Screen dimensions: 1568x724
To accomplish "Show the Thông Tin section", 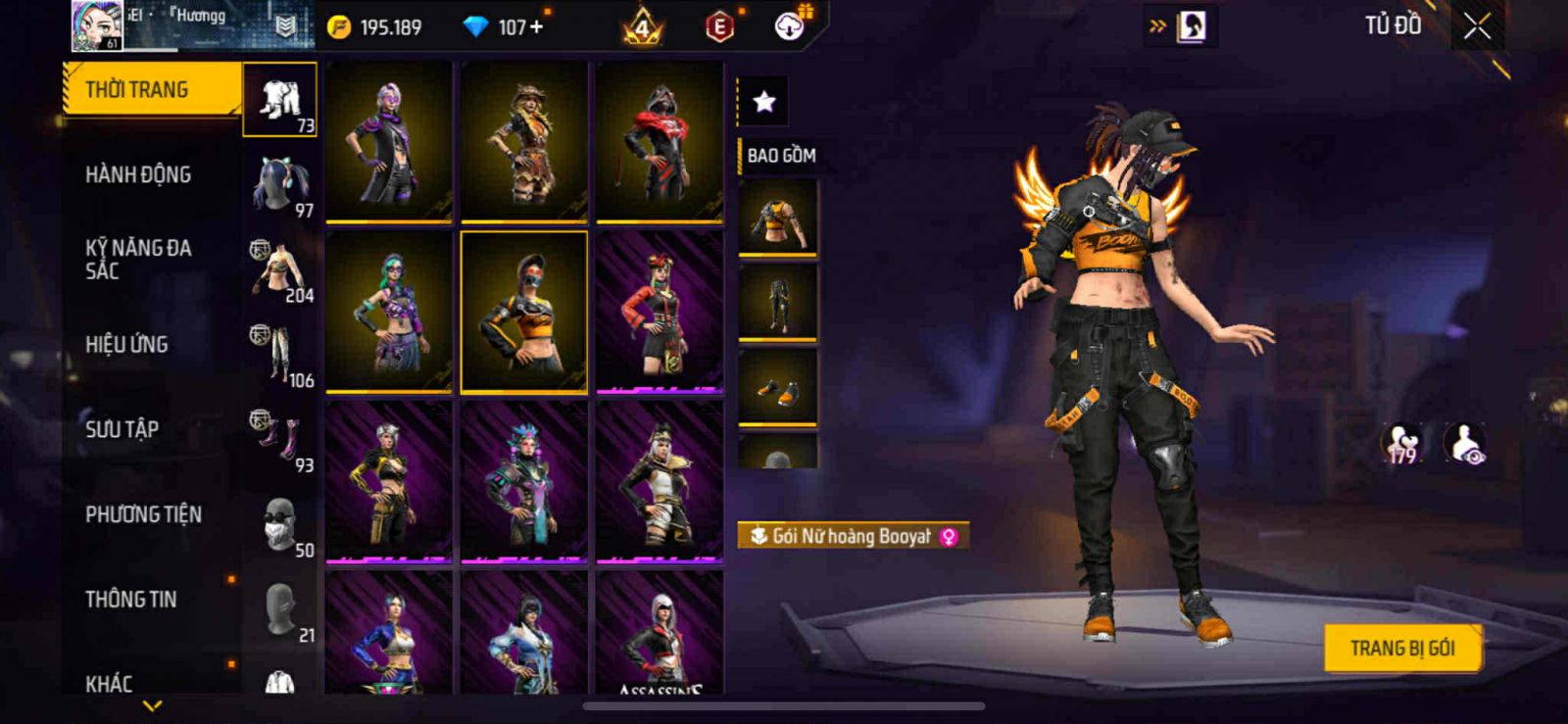I will pyautogui.click(x=130, y=600).
